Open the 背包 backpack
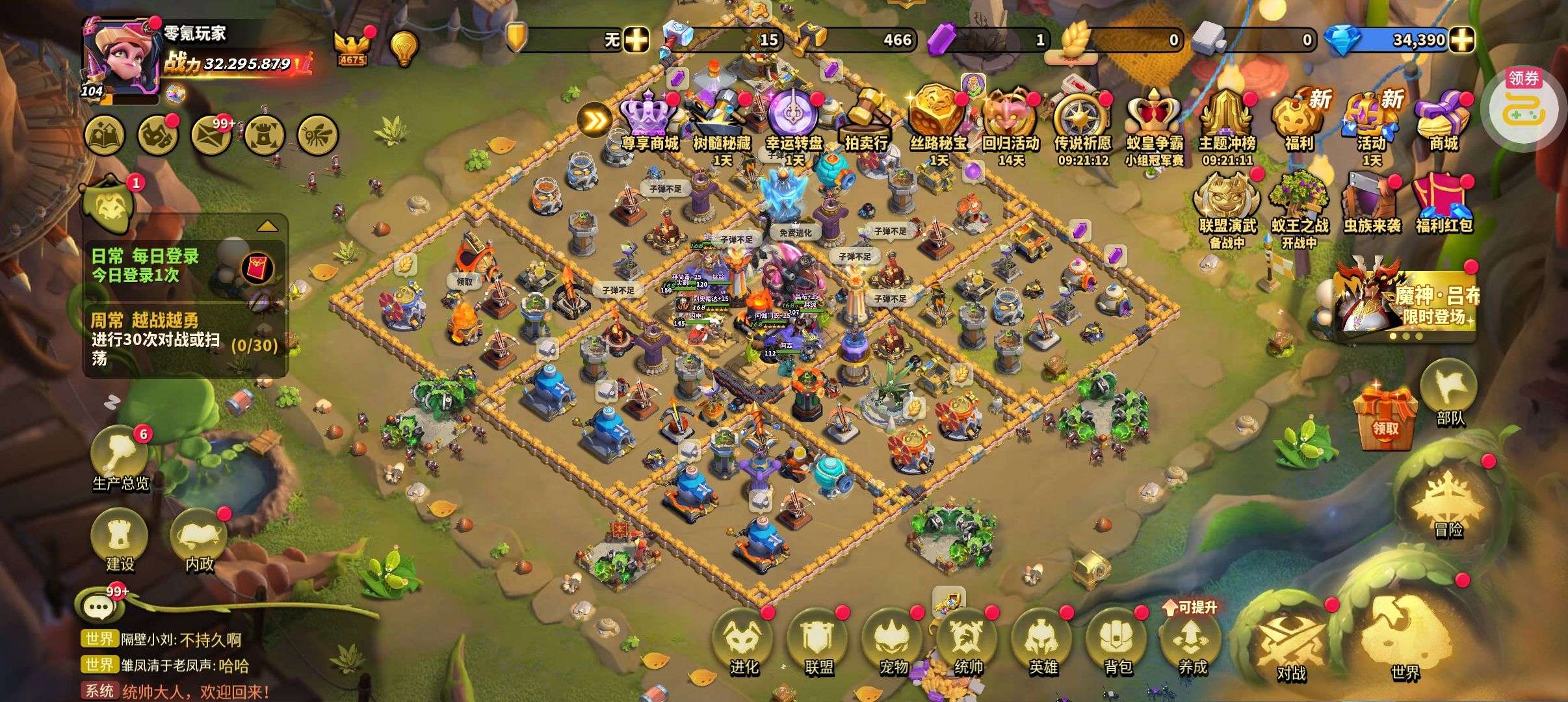The image size is (1568, 702). (x=1117, y=640)
